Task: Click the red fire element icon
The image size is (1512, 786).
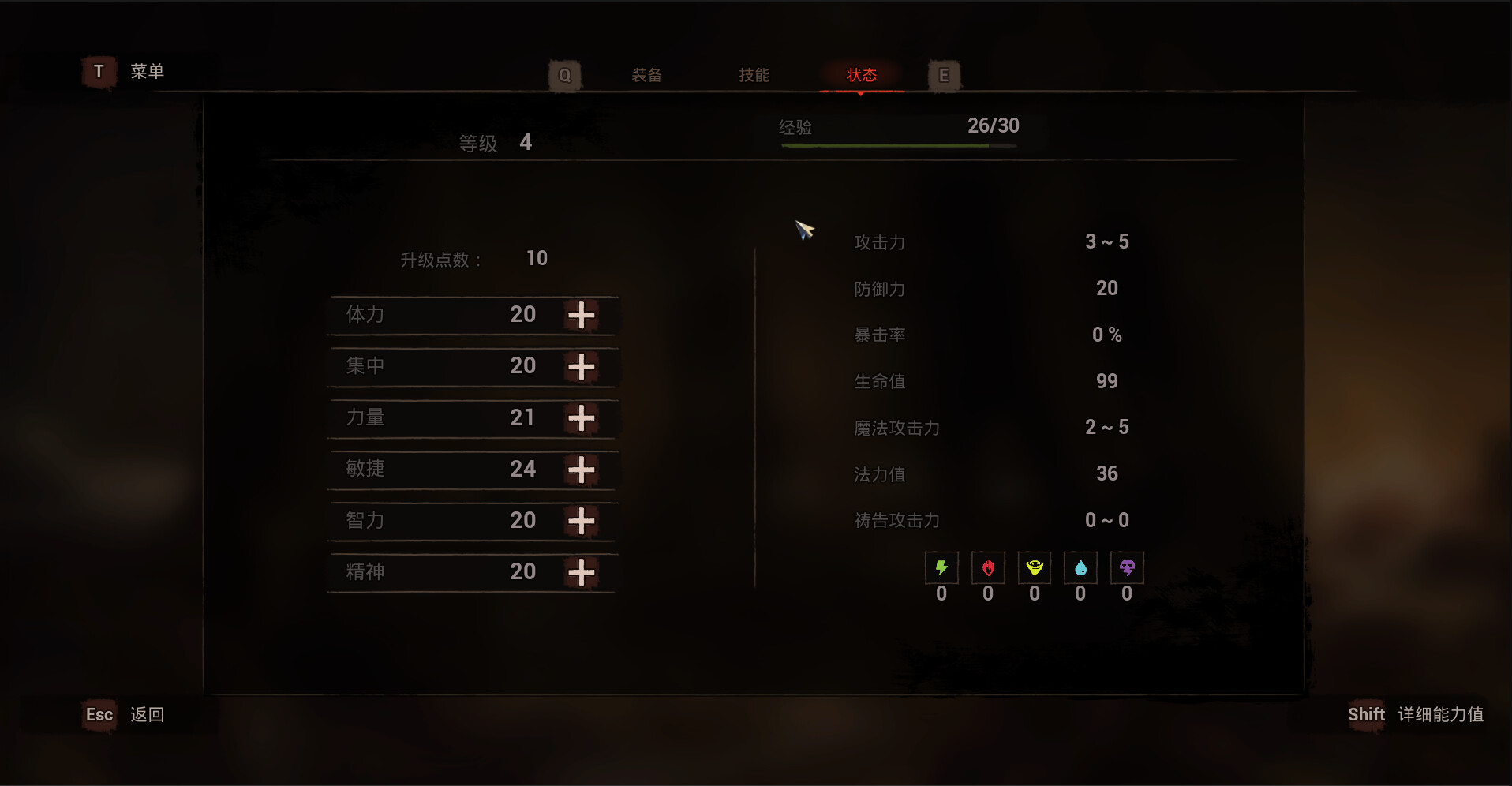Action: pyautogui.click(x=988, y=567)
